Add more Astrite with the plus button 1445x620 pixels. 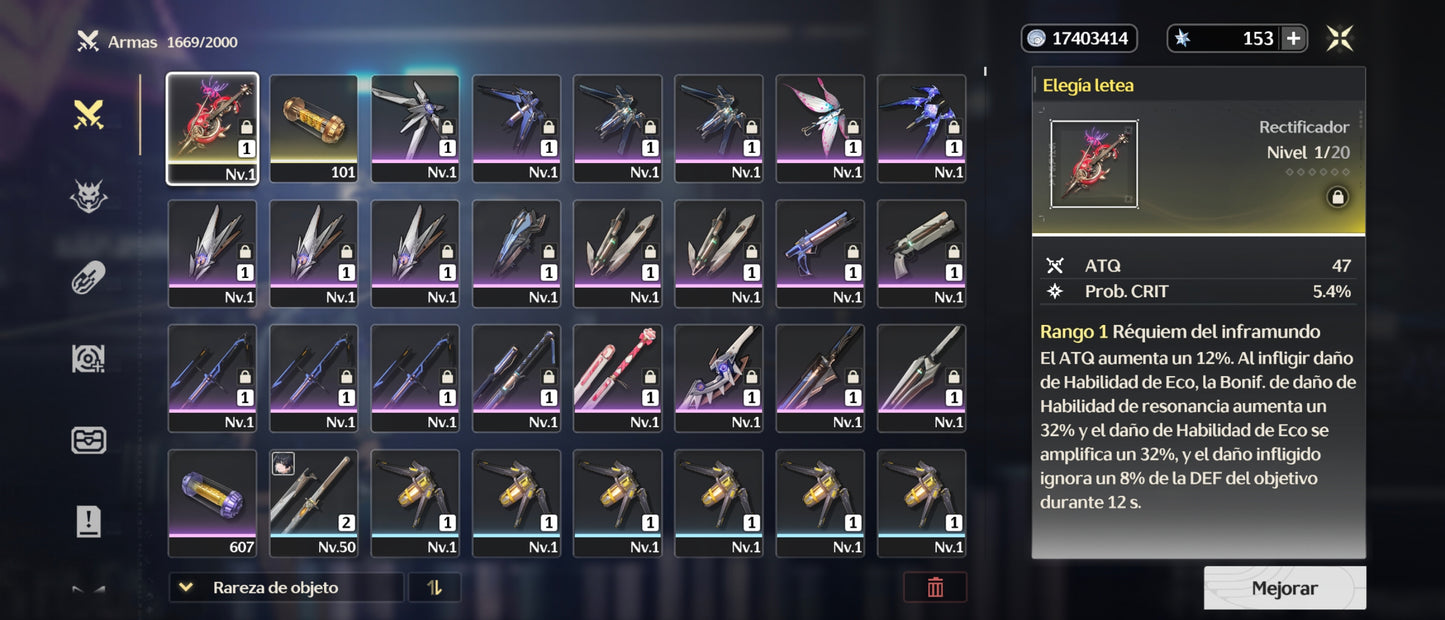tap(1293, 39)
